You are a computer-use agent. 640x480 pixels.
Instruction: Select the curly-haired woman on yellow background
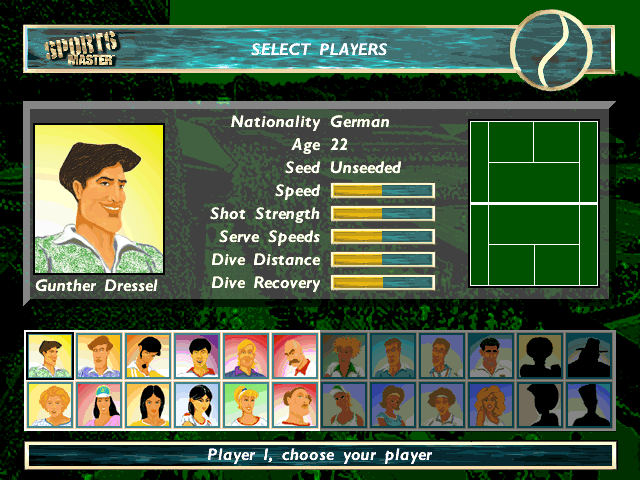click(x=50, y=405)
